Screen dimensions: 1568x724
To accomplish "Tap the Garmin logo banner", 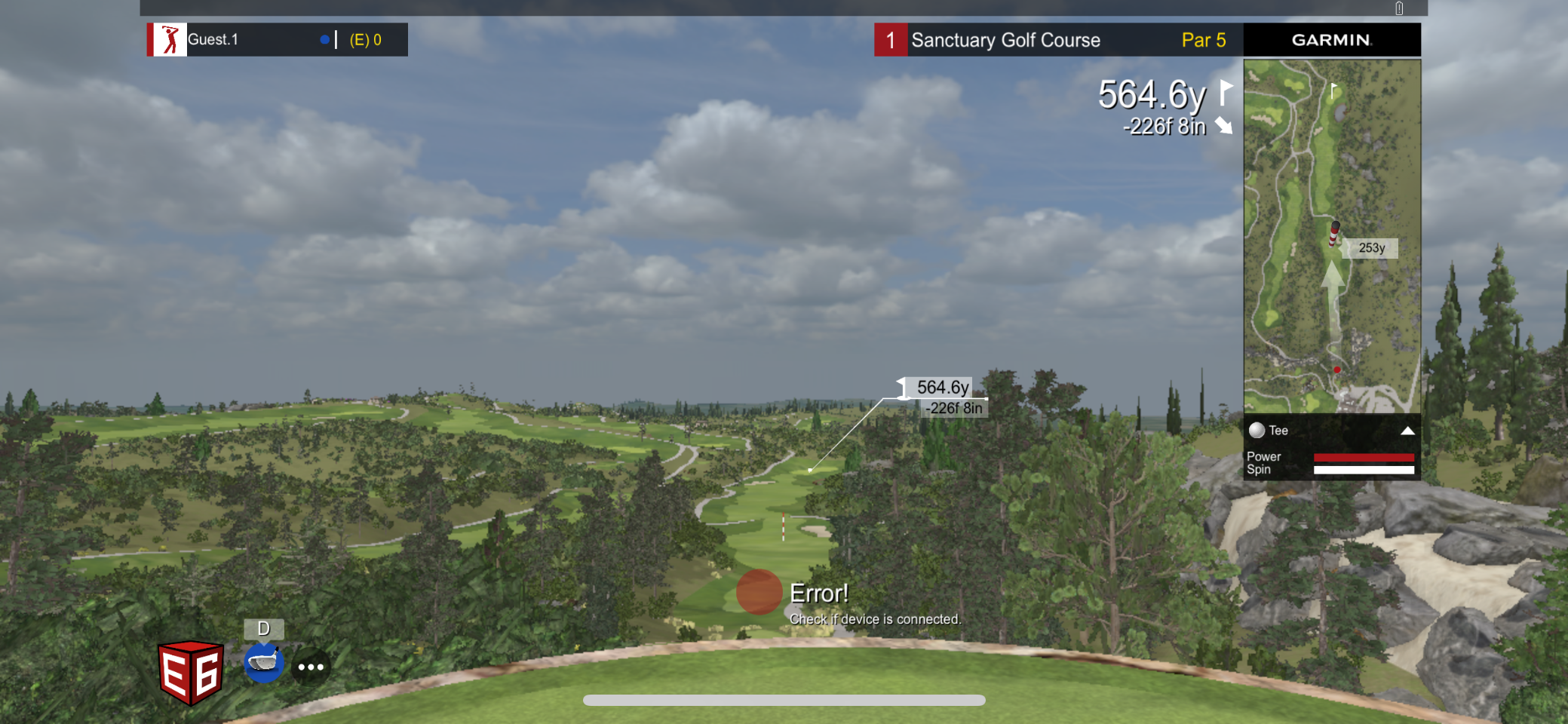I will [x=1331, y=40].
